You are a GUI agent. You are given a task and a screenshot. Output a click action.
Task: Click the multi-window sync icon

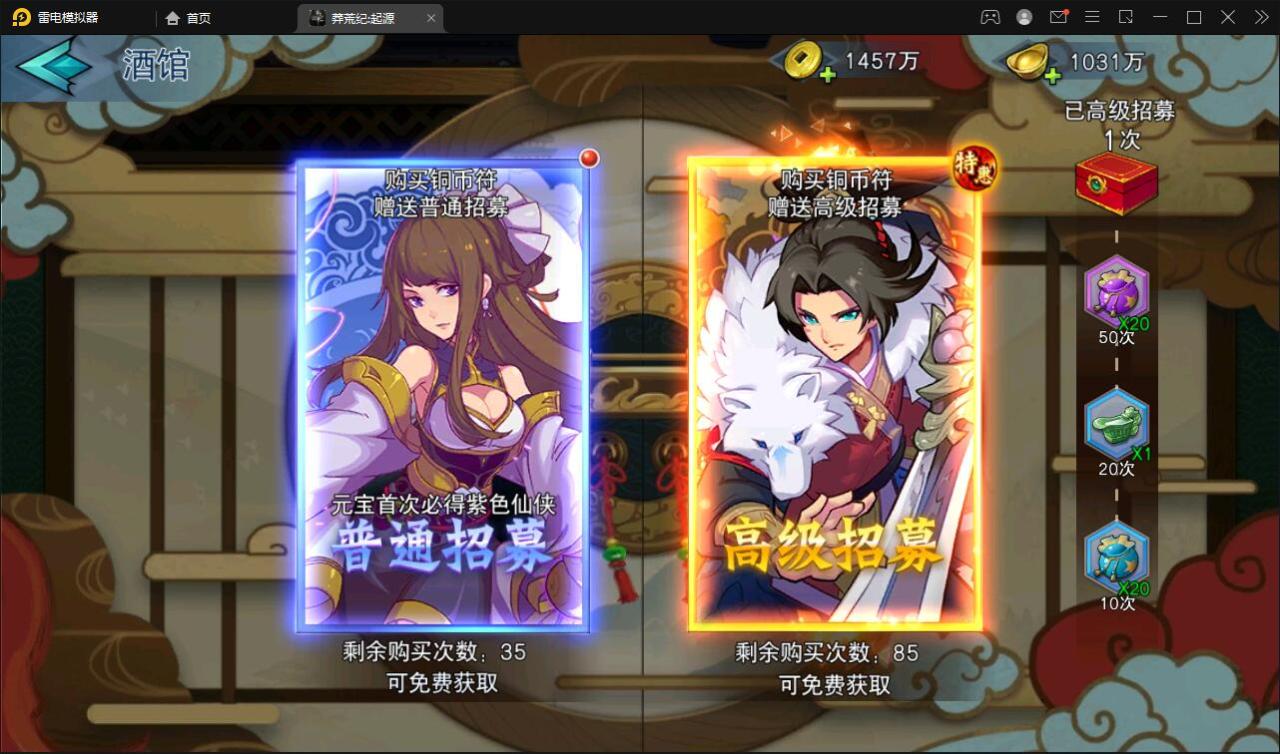(x=1127, y=16)
